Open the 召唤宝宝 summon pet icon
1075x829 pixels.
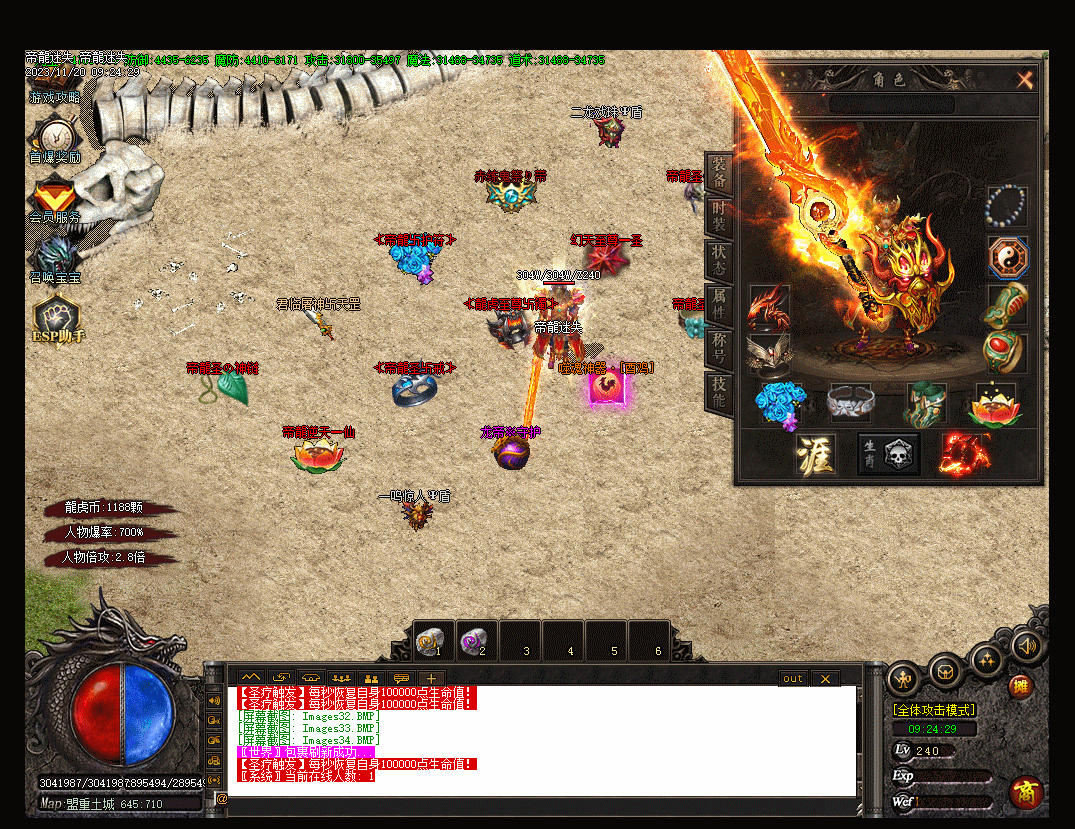click(x=54, y=256)
